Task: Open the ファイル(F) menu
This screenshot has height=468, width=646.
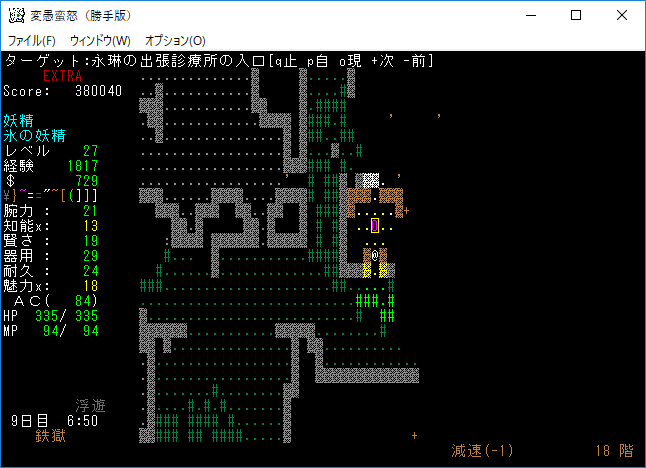Action: (31, 40)
